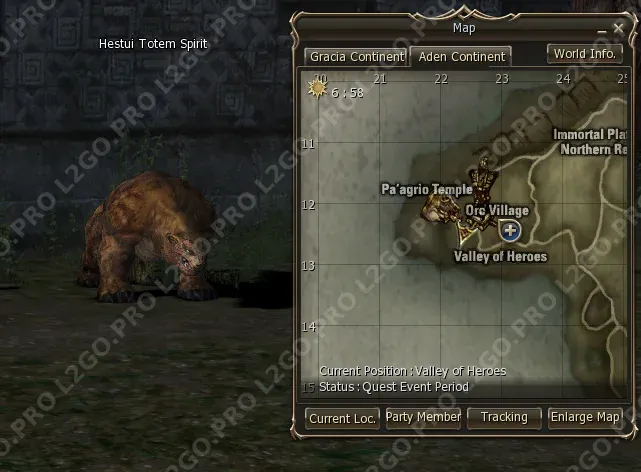Switch to the Gracia Continent tab
Viewport: 641px width, 472px height.
pyautogui.click(x=356, y=57)
